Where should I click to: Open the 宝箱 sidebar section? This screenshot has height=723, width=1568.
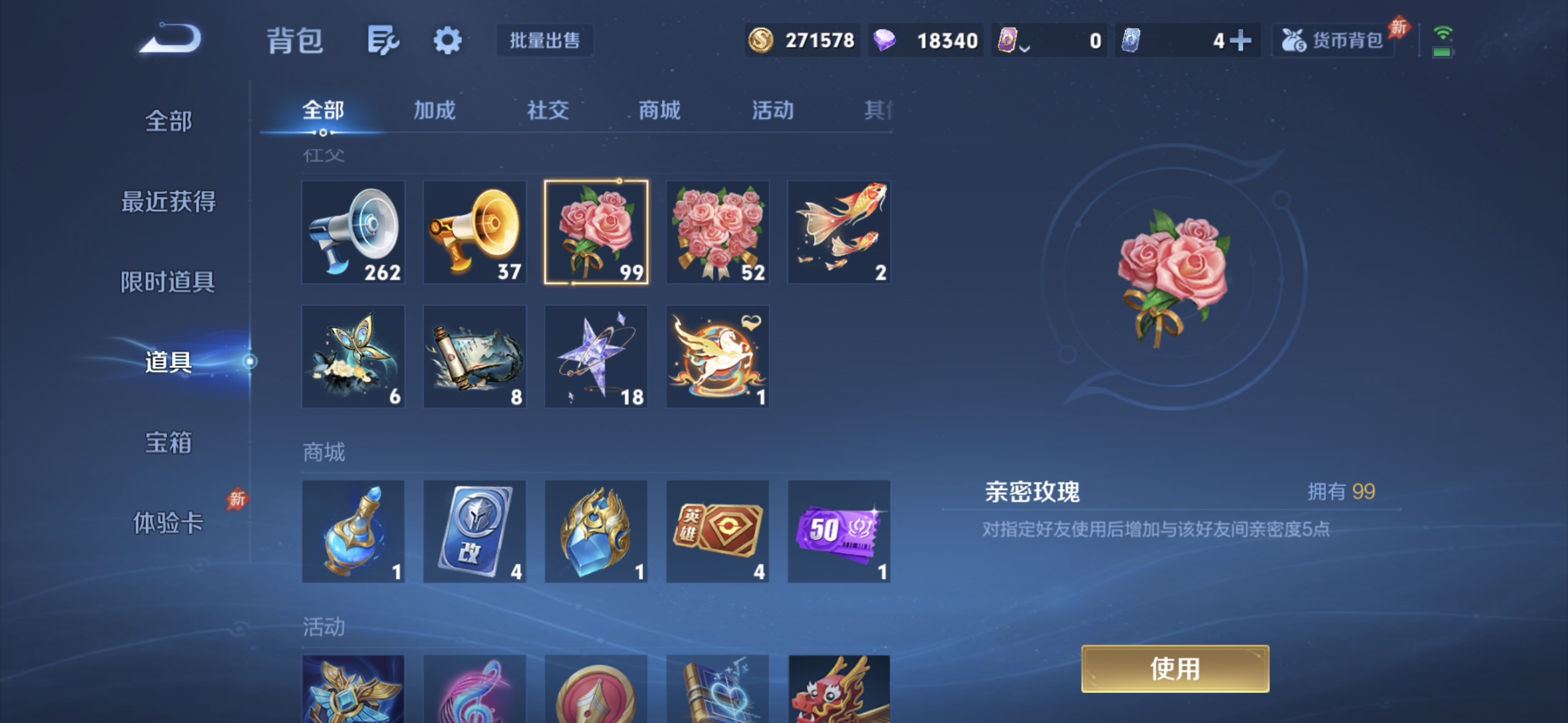(169, 443)
